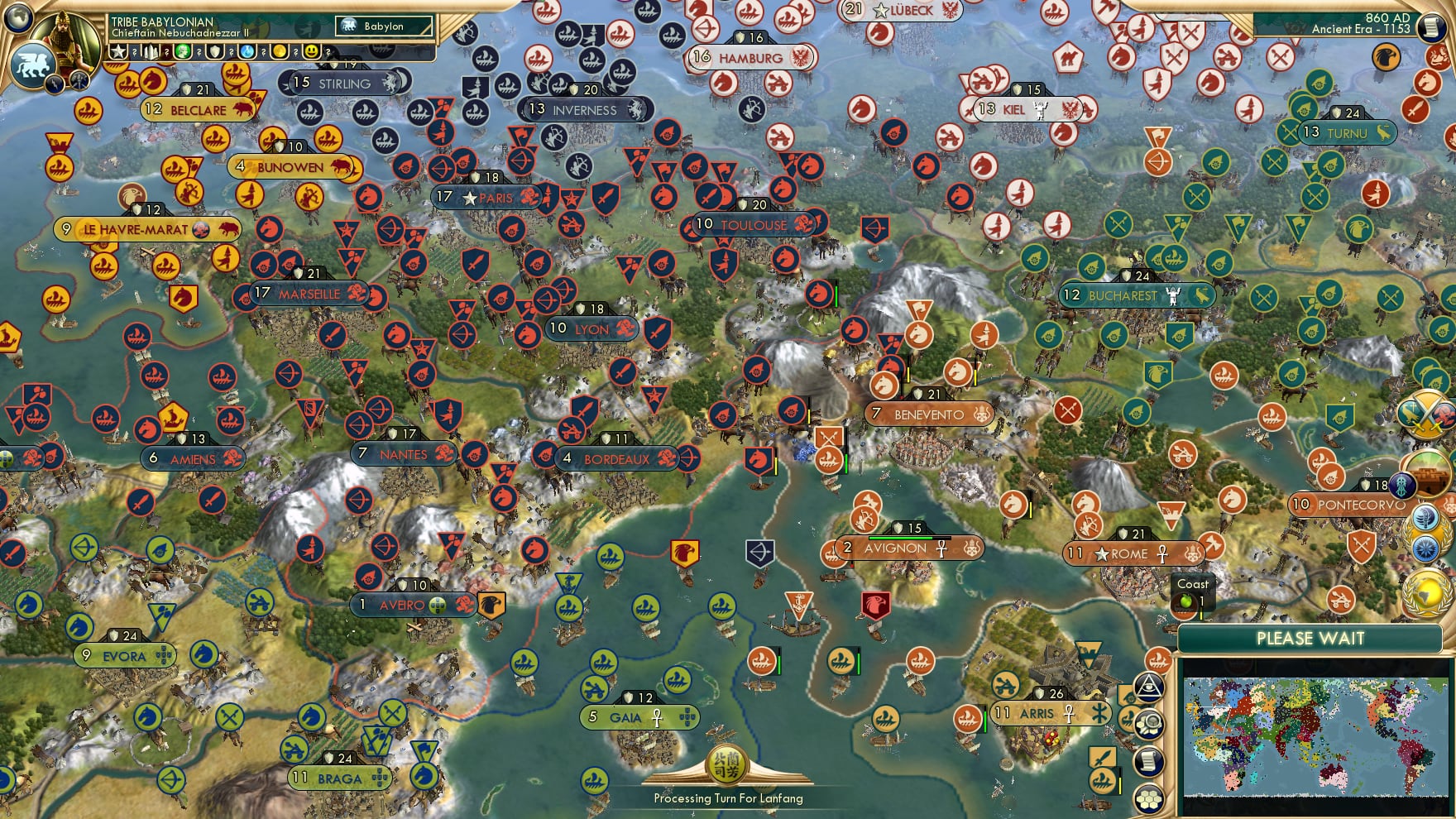
Task: Toggle resource icons with the magnifier hex button
Action: [x=1149, y=721]
